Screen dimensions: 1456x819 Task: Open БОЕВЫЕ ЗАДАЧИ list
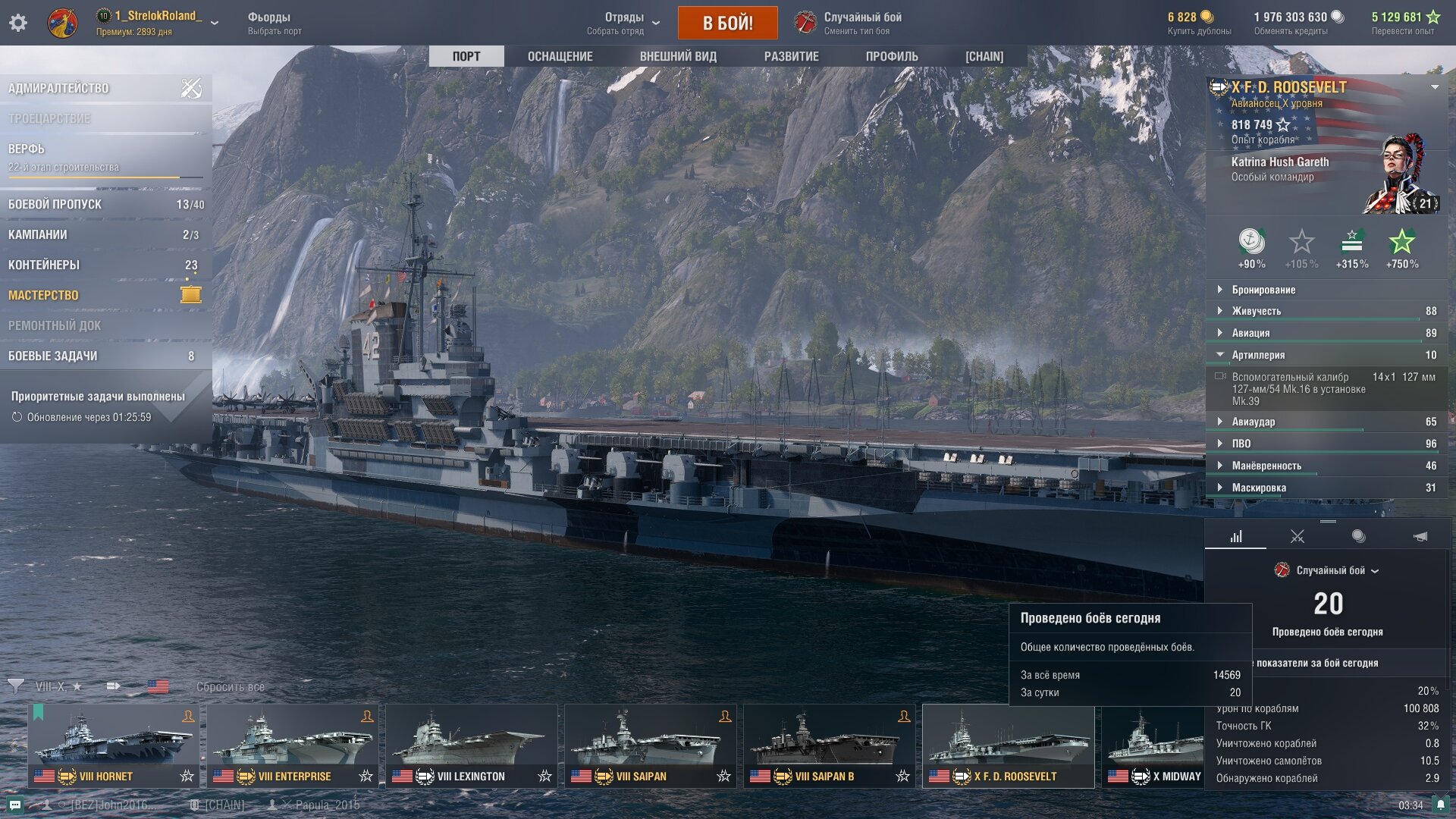[53, 356]
